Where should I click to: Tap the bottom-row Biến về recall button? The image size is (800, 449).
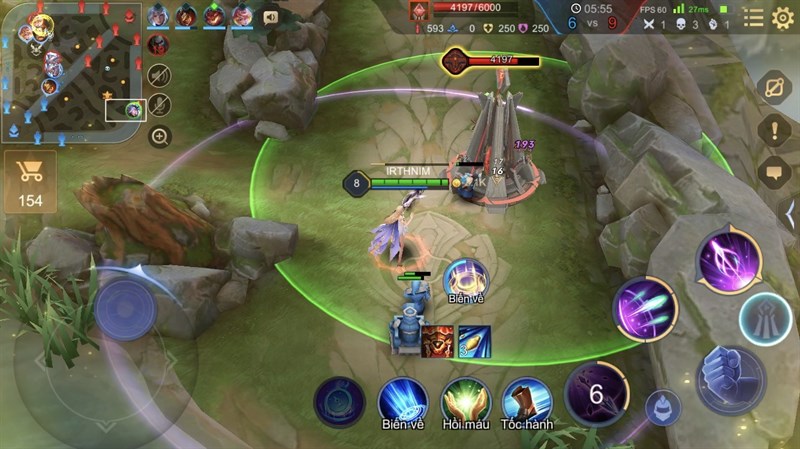402,402
